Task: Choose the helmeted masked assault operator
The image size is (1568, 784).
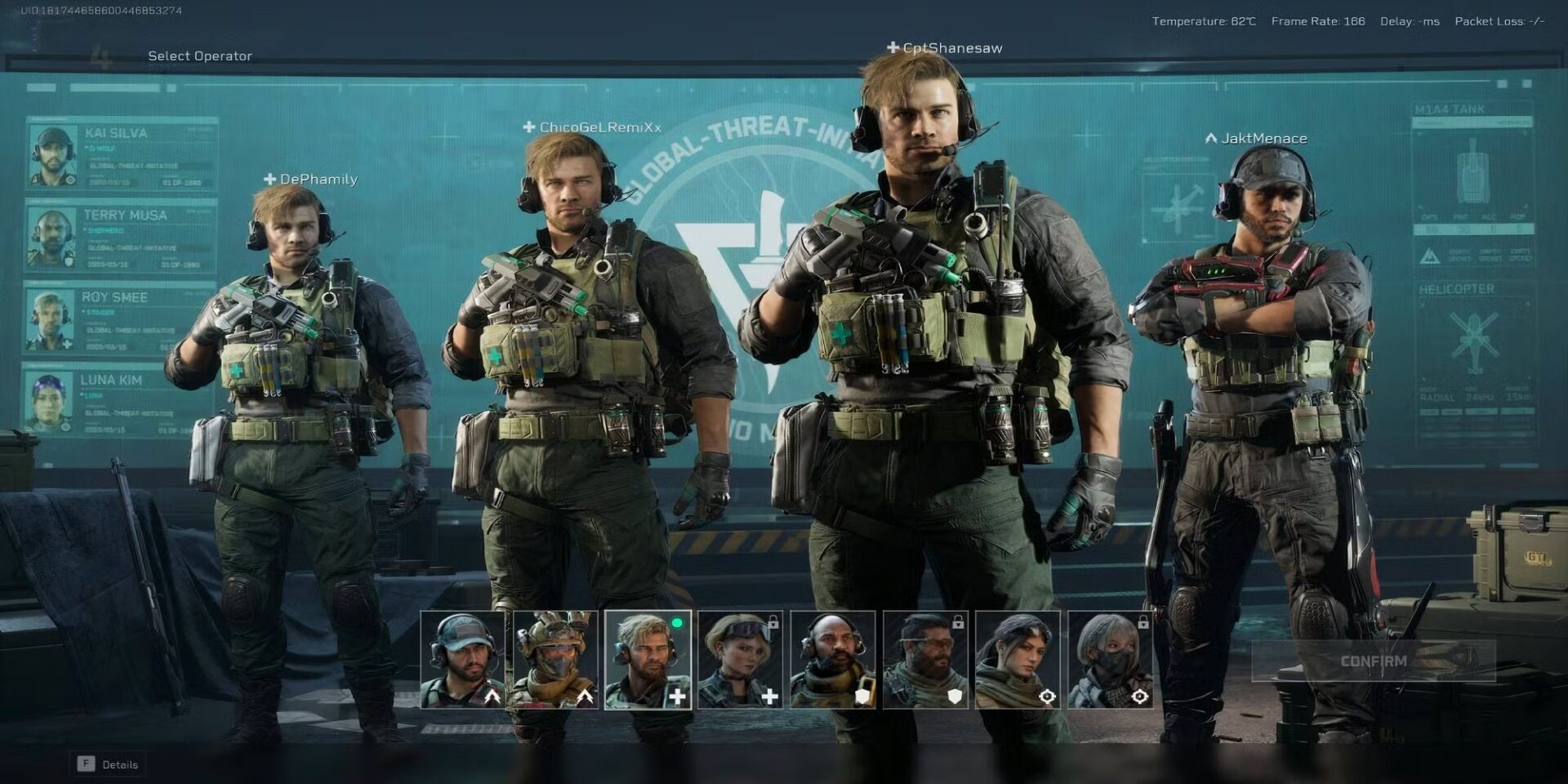Action: pyautogui.click(x=555, y=660)
